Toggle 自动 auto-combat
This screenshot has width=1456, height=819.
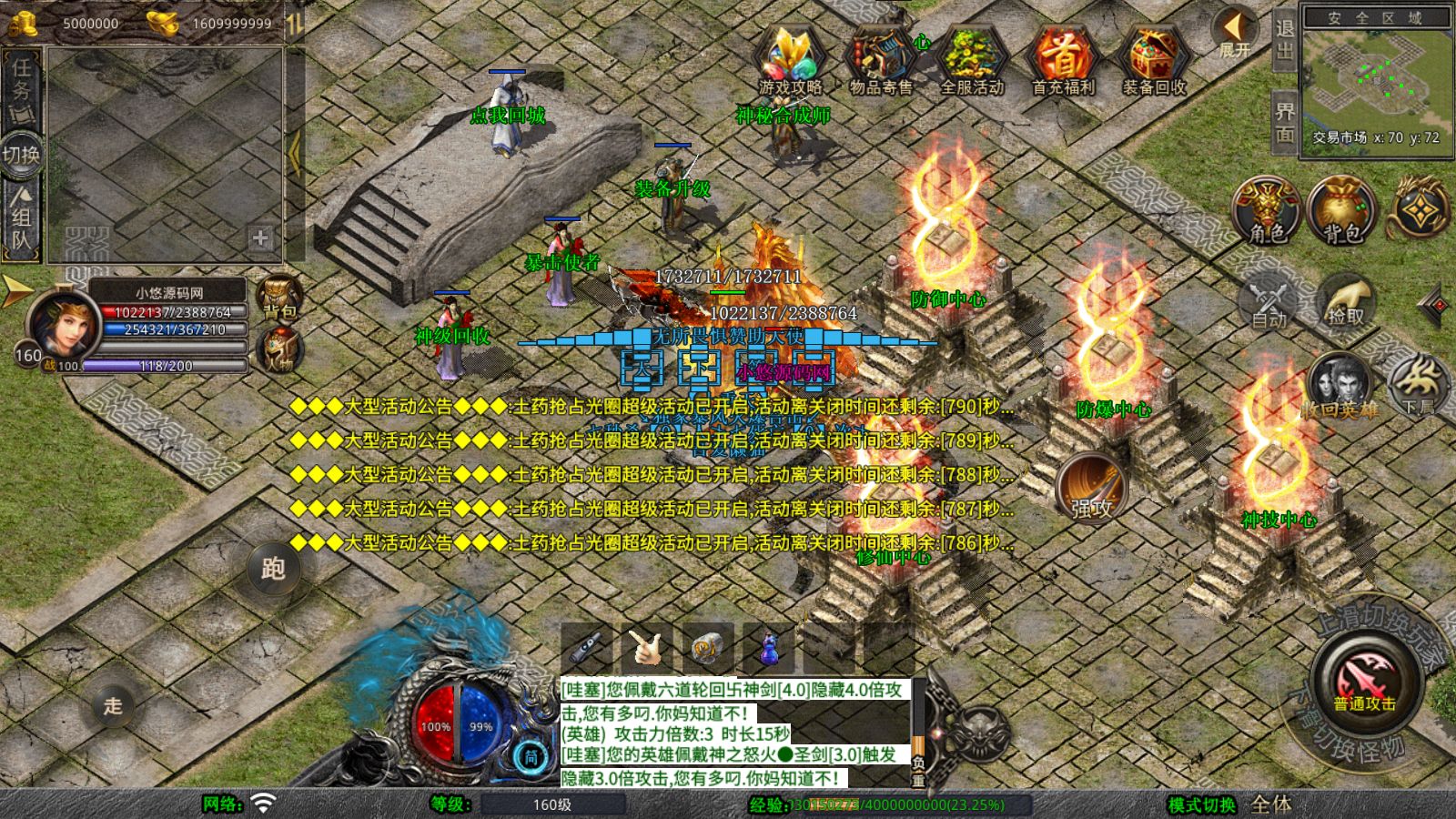tap(1269, 301)
